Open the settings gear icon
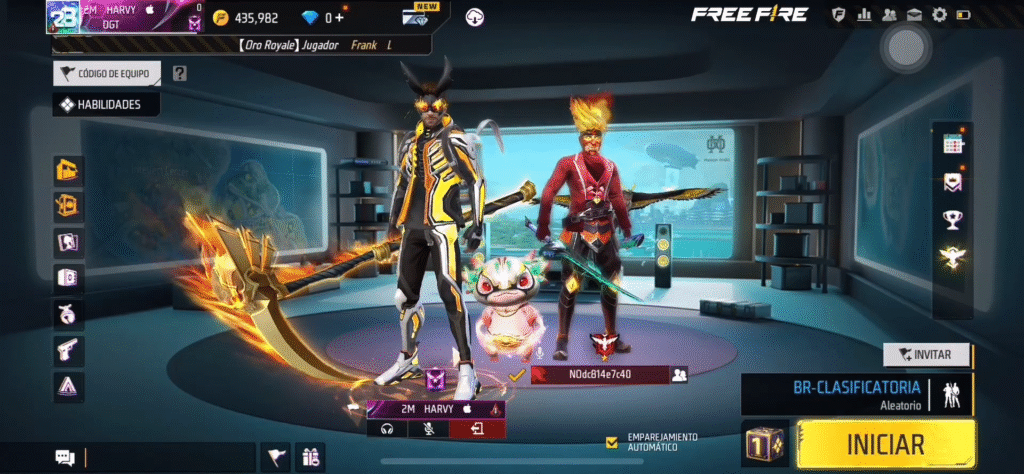 pyautogui.click(x=939, y=15)
